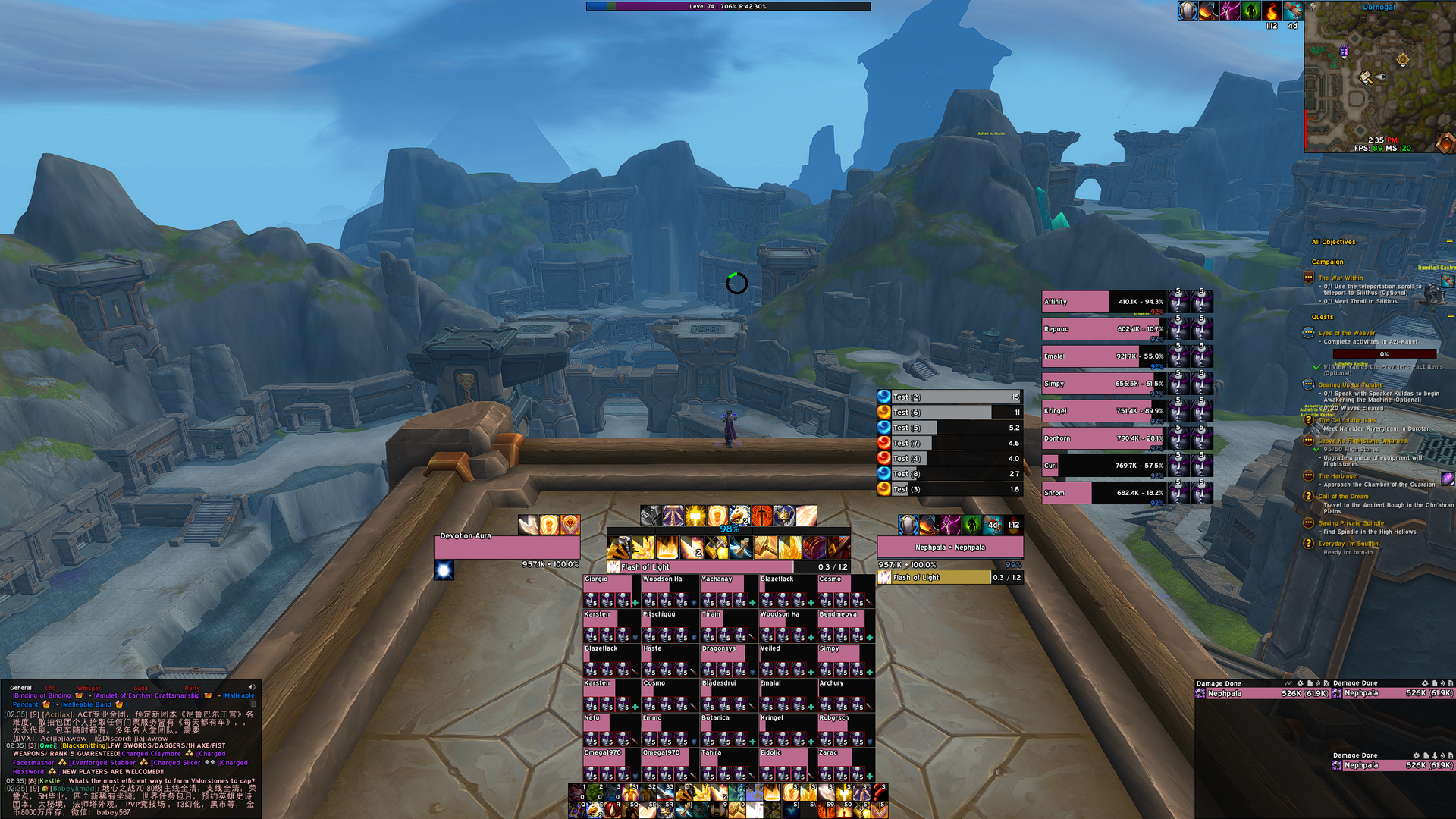Target the Shrom unit frame
1456x819 pixels.
1103,493
